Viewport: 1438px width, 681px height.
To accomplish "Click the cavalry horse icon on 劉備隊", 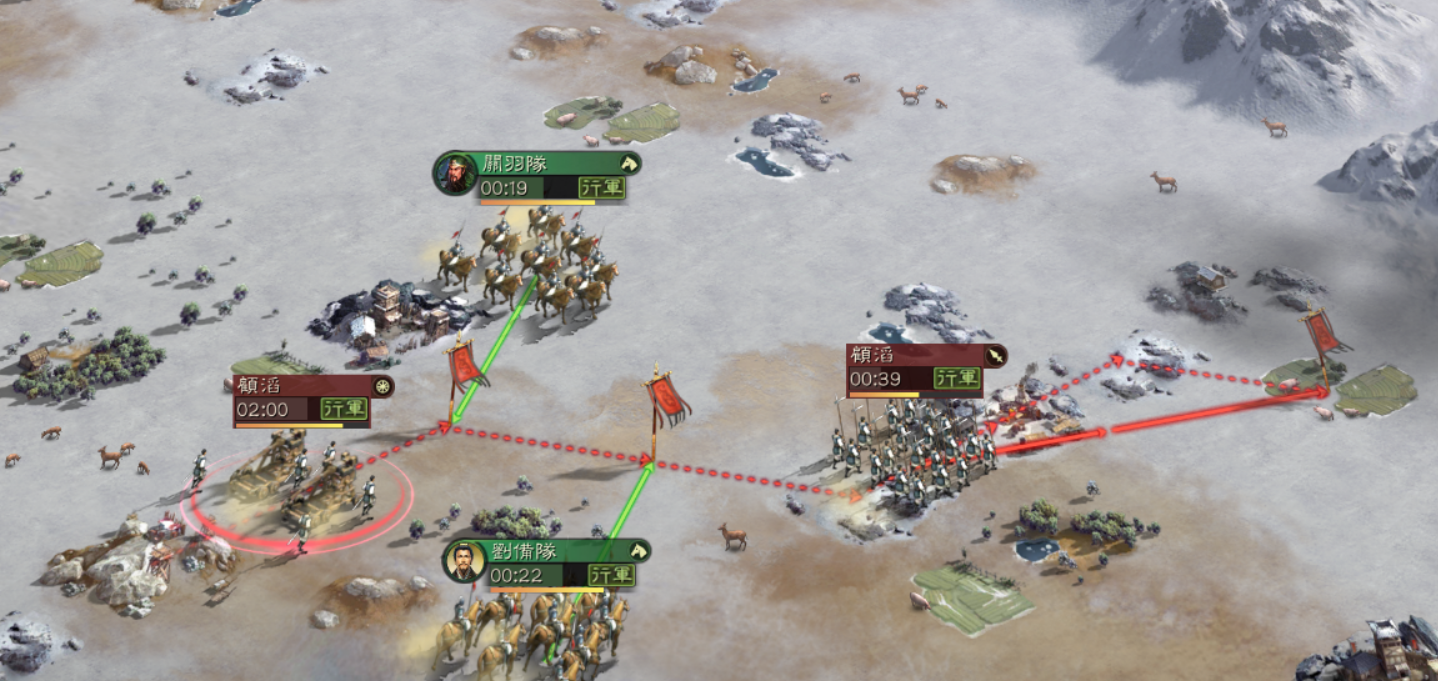I will (637, 551).
